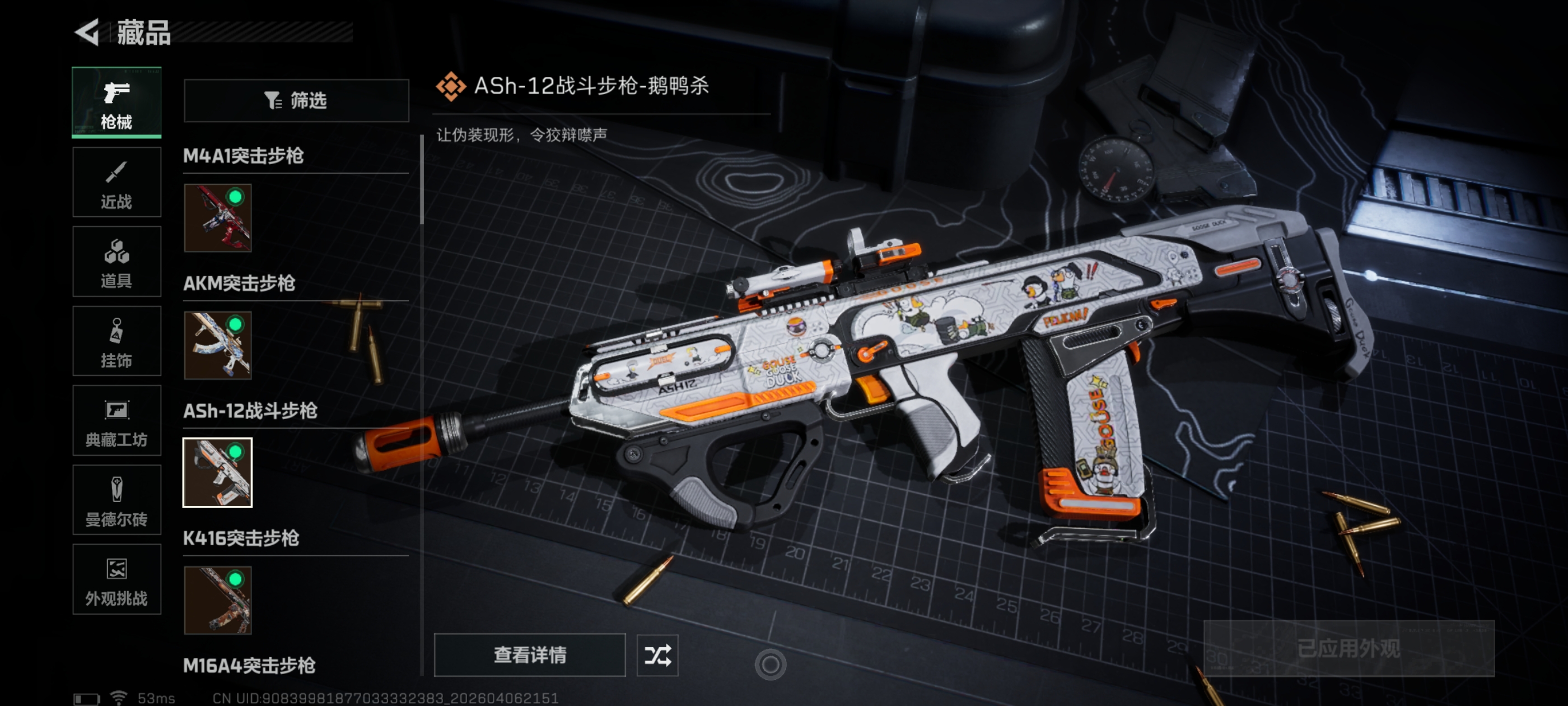Select the 道具 items category

point(116,262)
